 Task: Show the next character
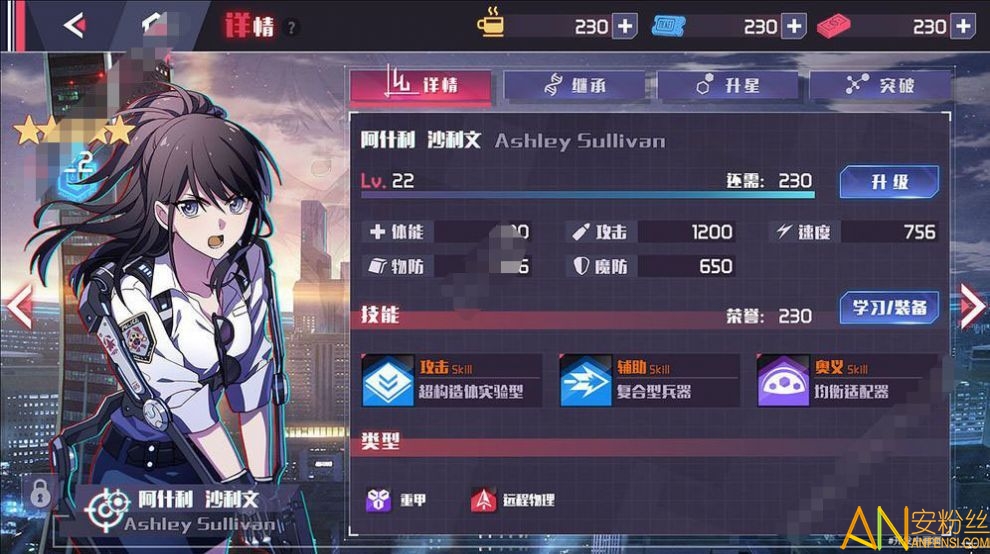(x=971, y=307)
